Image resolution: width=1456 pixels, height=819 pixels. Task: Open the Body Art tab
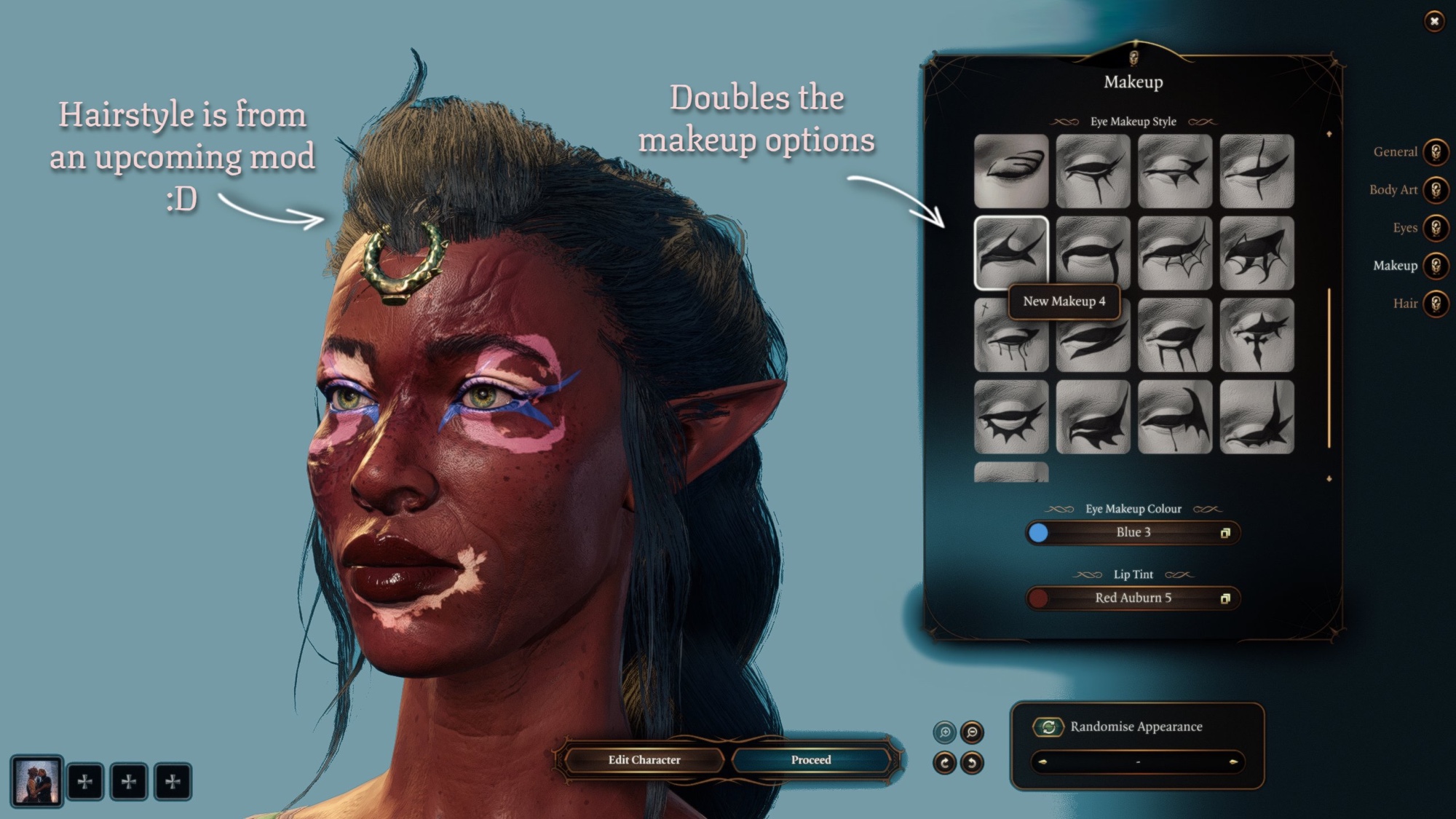tap(1436, 190)
